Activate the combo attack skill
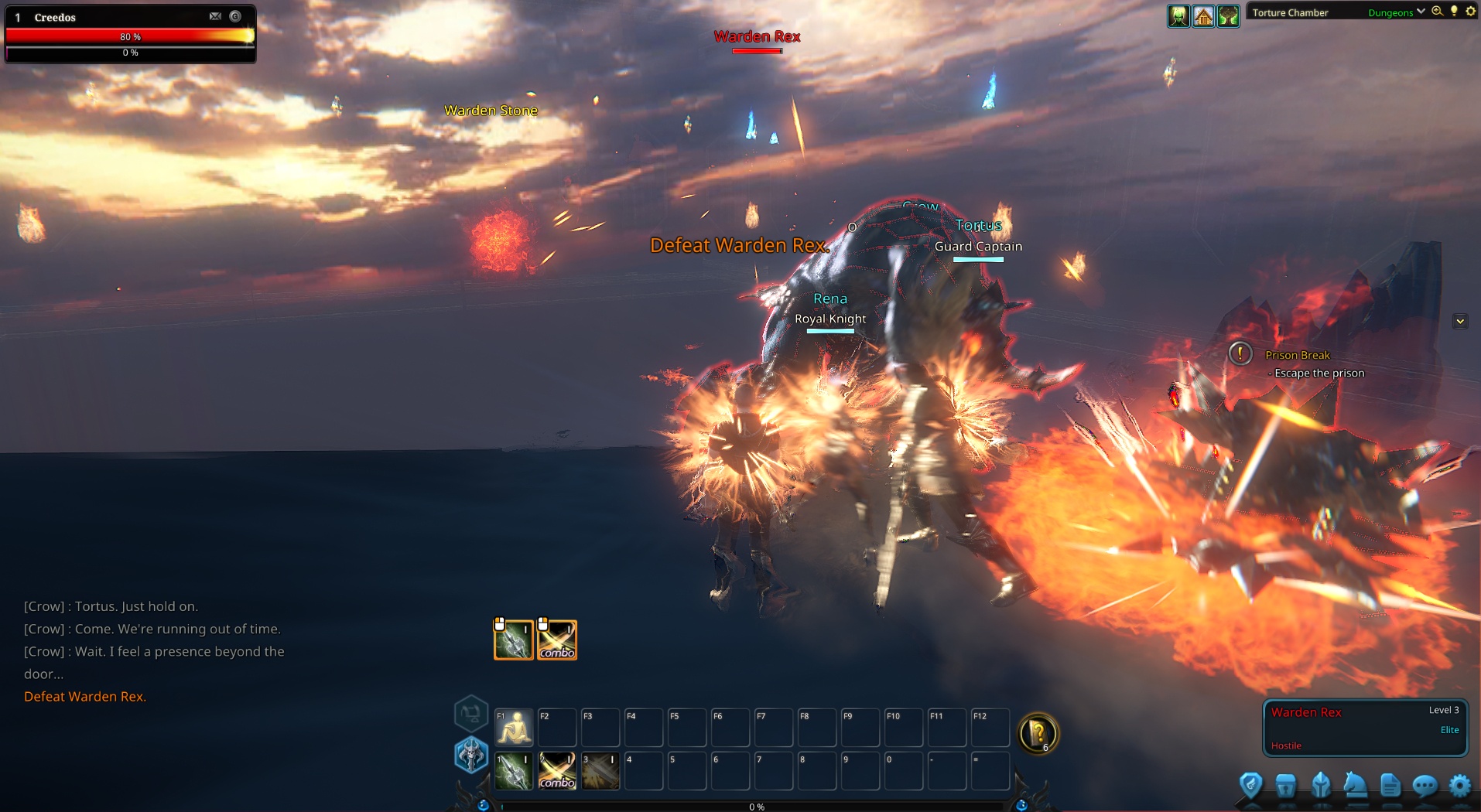This screenshot has width=1481, height=812. click(x=556, y=770)
